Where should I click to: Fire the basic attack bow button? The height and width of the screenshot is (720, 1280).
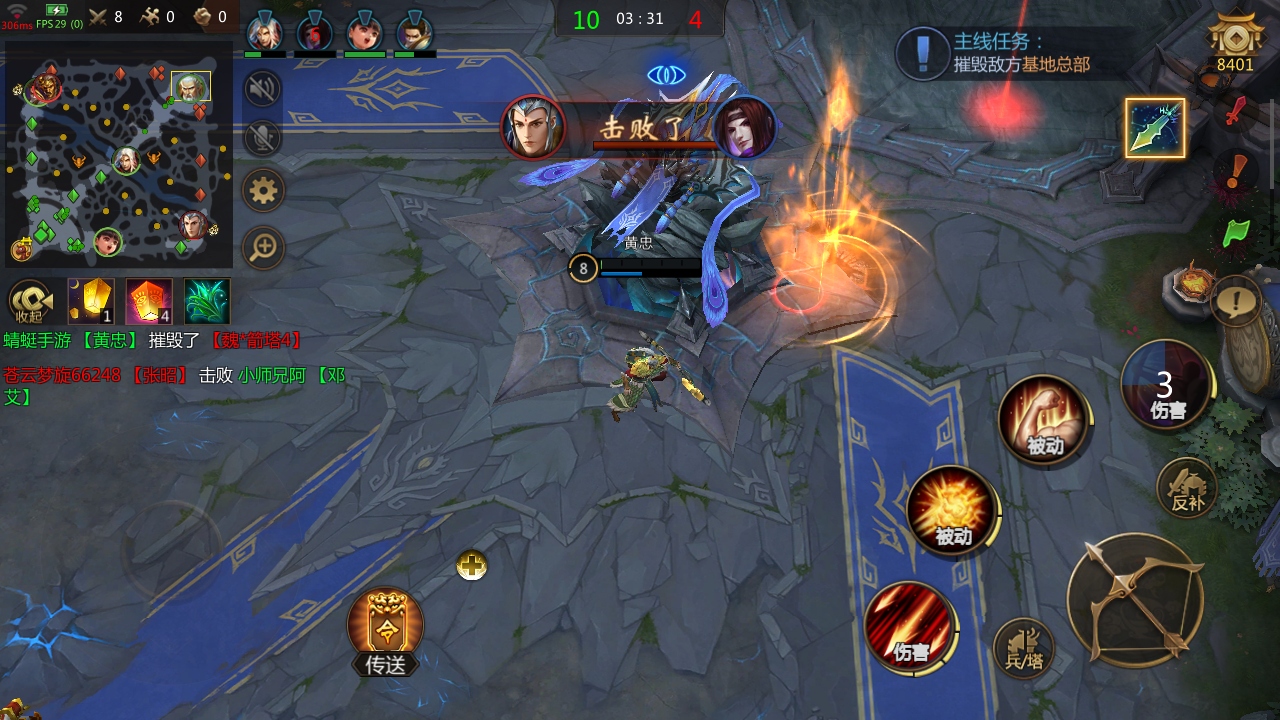(x=1134, y=599)
